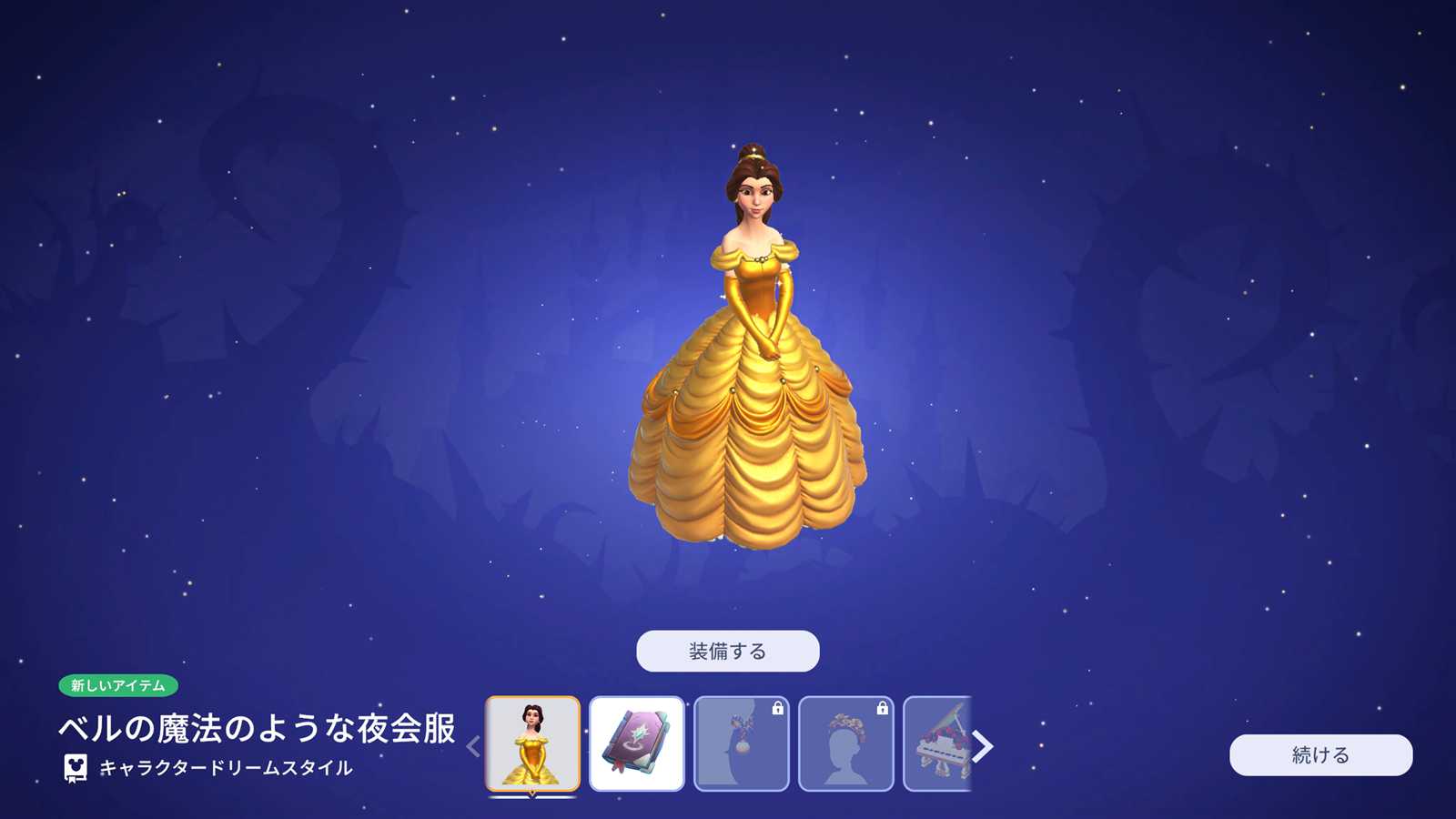Select the rose-covered piano thumbnail
Screen dimensions: 1456x819
coord(937,743)
